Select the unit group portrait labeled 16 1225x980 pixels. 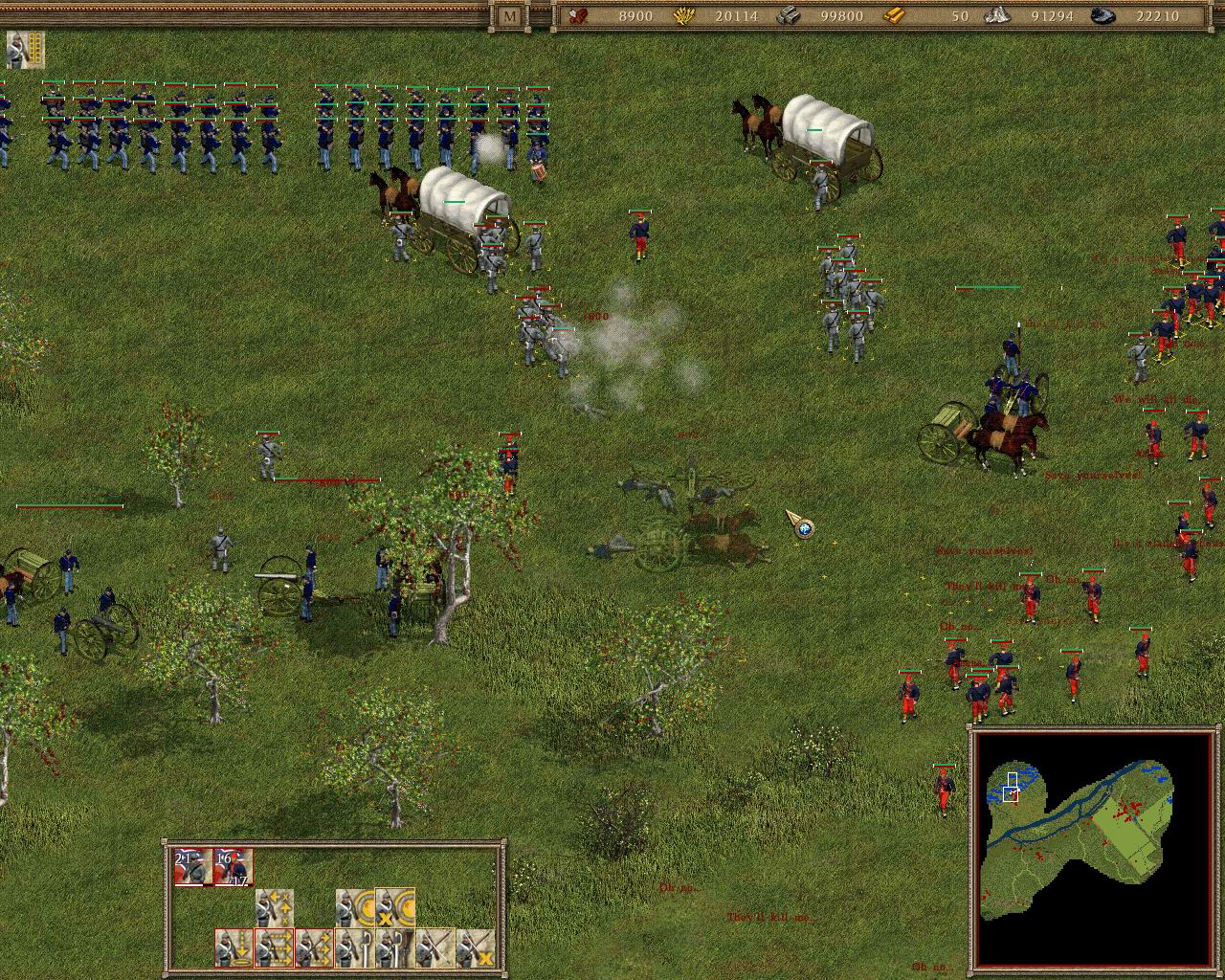pyautogui.click(x=232, y=868)
